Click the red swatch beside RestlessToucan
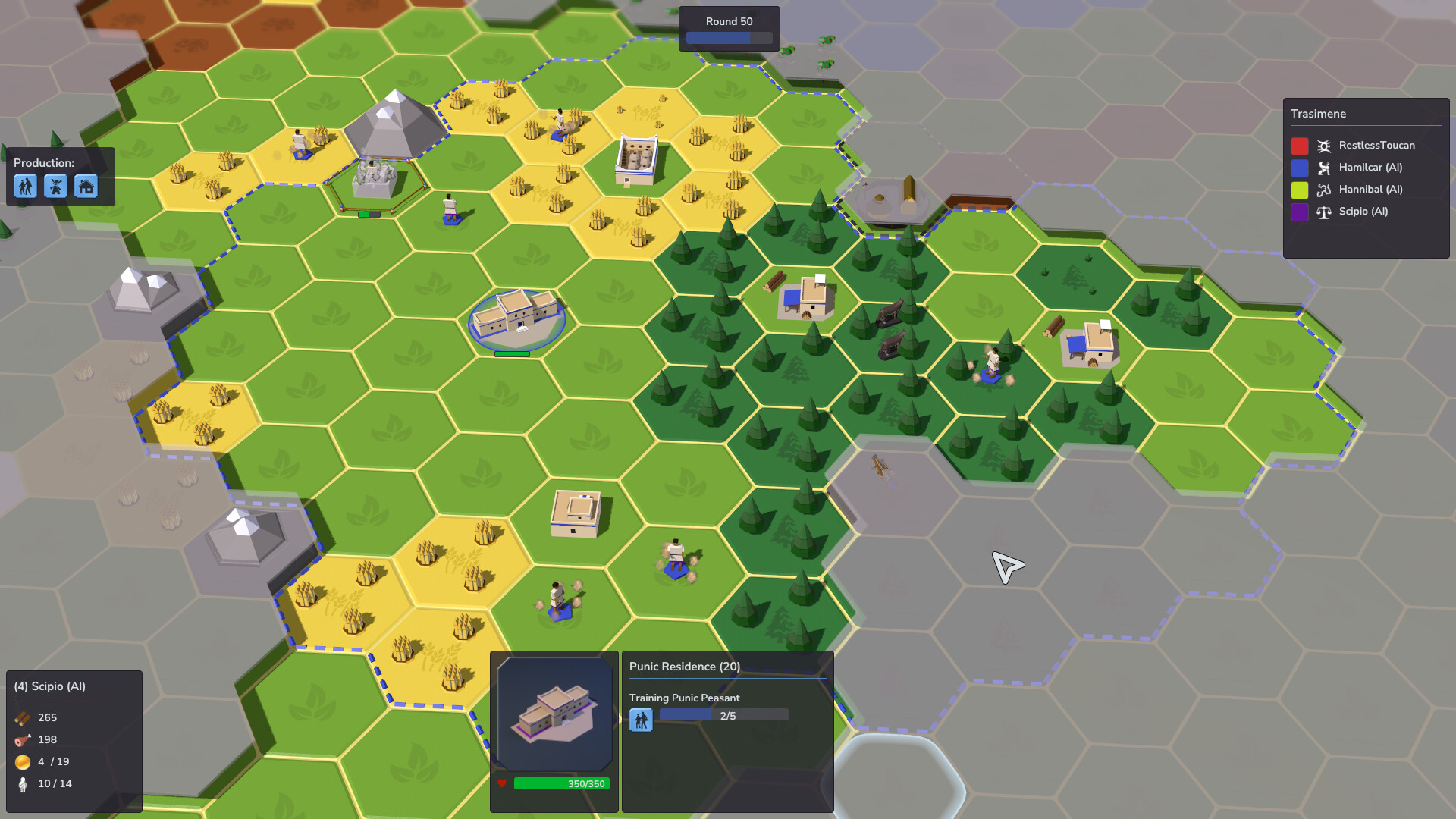 pyautogui.click(x=1298, y=145)
